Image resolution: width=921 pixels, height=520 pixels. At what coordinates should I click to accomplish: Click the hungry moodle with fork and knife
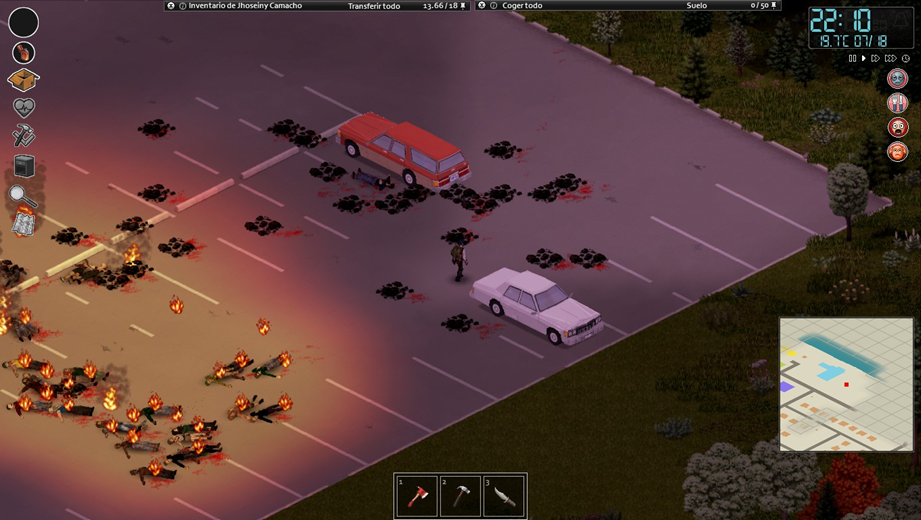pos(897,103)
